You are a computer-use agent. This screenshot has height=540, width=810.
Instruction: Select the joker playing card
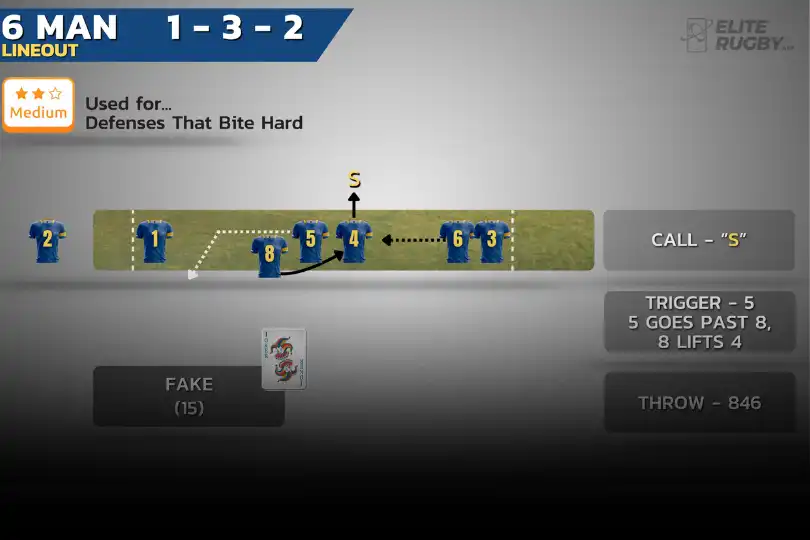[284, 359]
